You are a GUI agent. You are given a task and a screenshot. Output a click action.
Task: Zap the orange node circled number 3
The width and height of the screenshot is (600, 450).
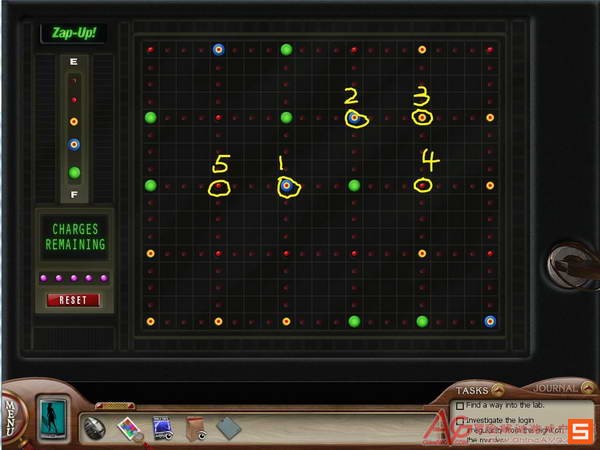422,118
